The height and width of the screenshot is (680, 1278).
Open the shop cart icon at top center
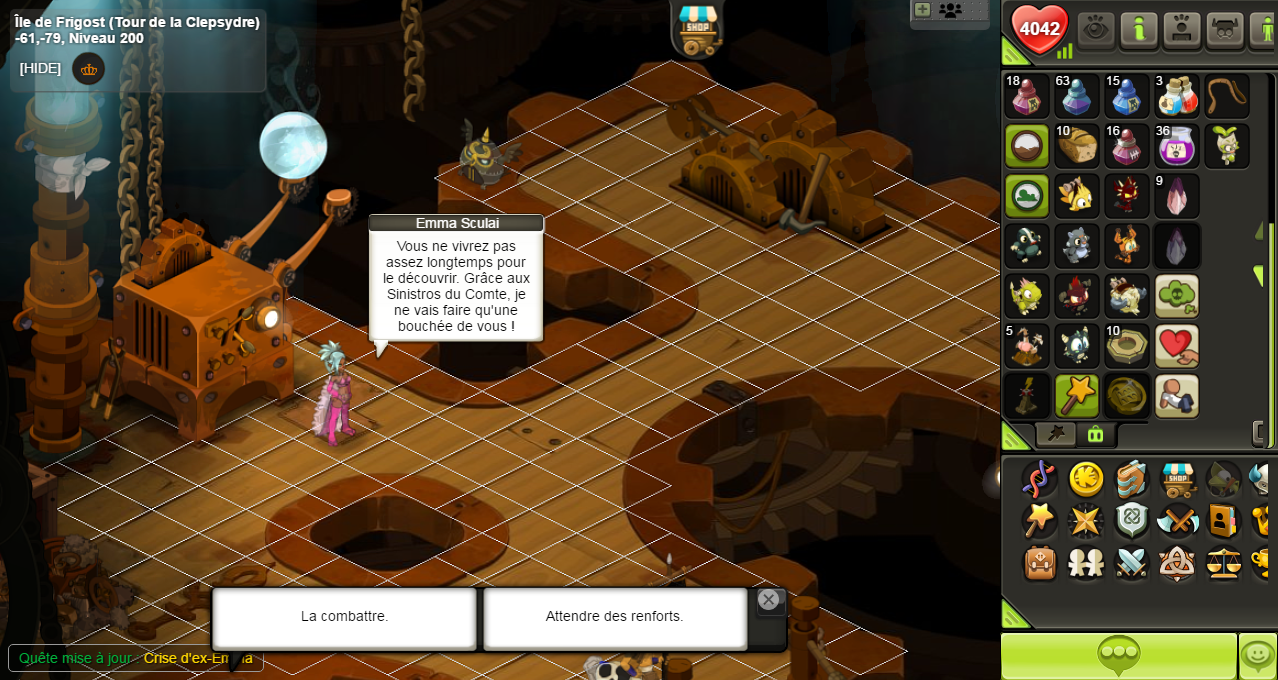pos(697,27)
